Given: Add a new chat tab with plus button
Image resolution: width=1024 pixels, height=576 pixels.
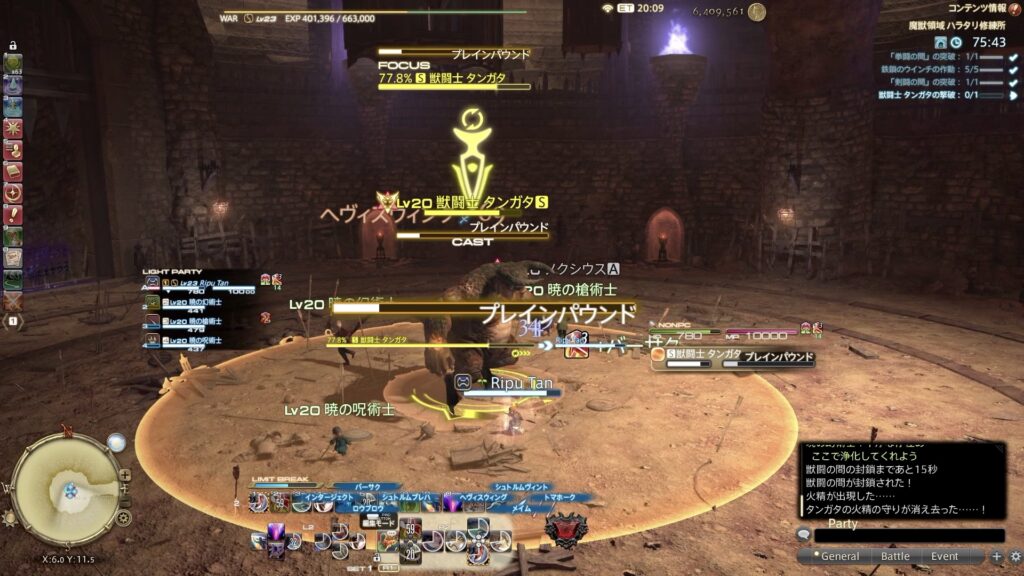Looking at the screenshot, I should 996,556.
